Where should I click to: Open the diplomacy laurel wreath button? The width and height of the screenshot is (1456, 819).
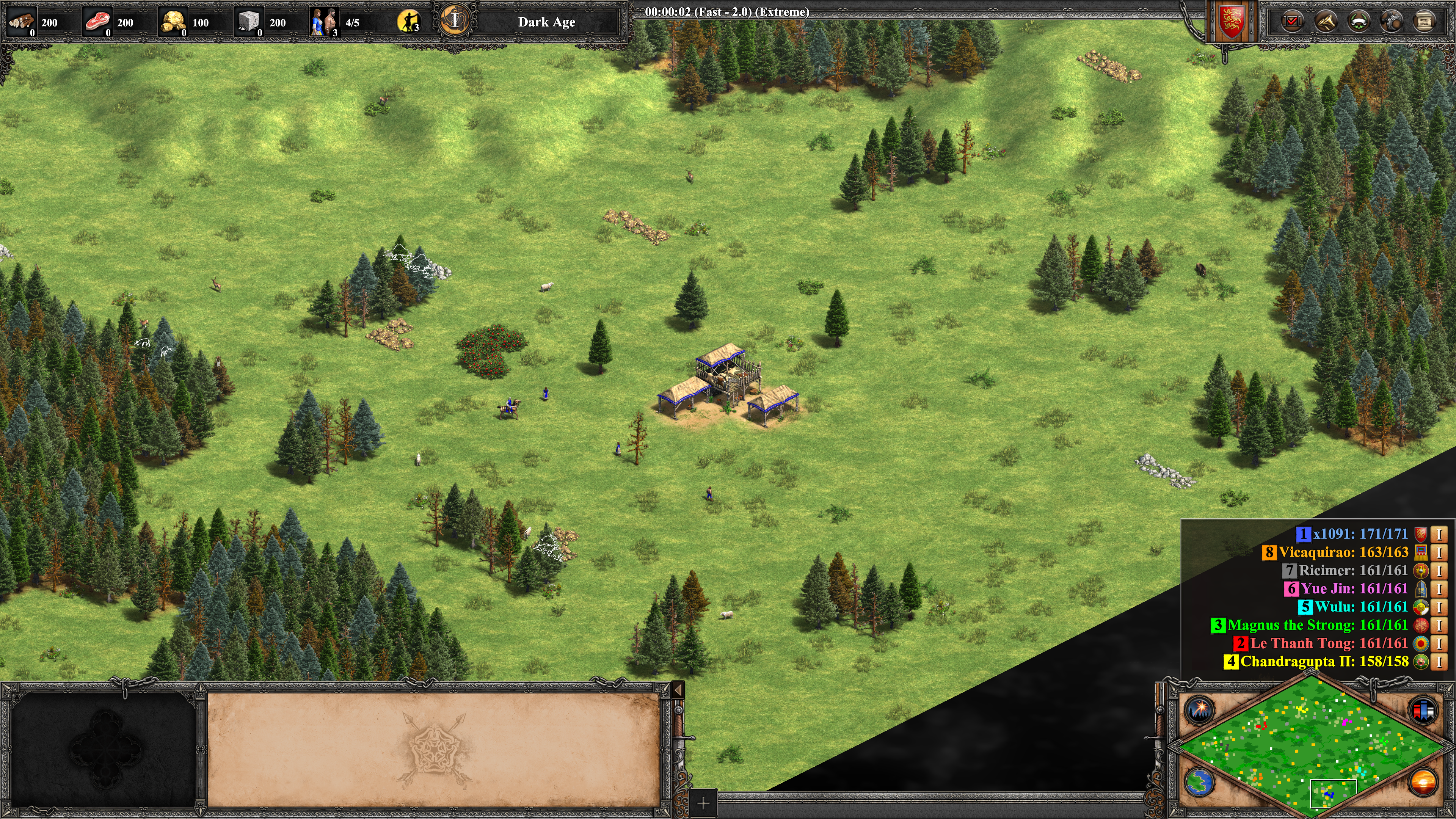point(1359,22)
